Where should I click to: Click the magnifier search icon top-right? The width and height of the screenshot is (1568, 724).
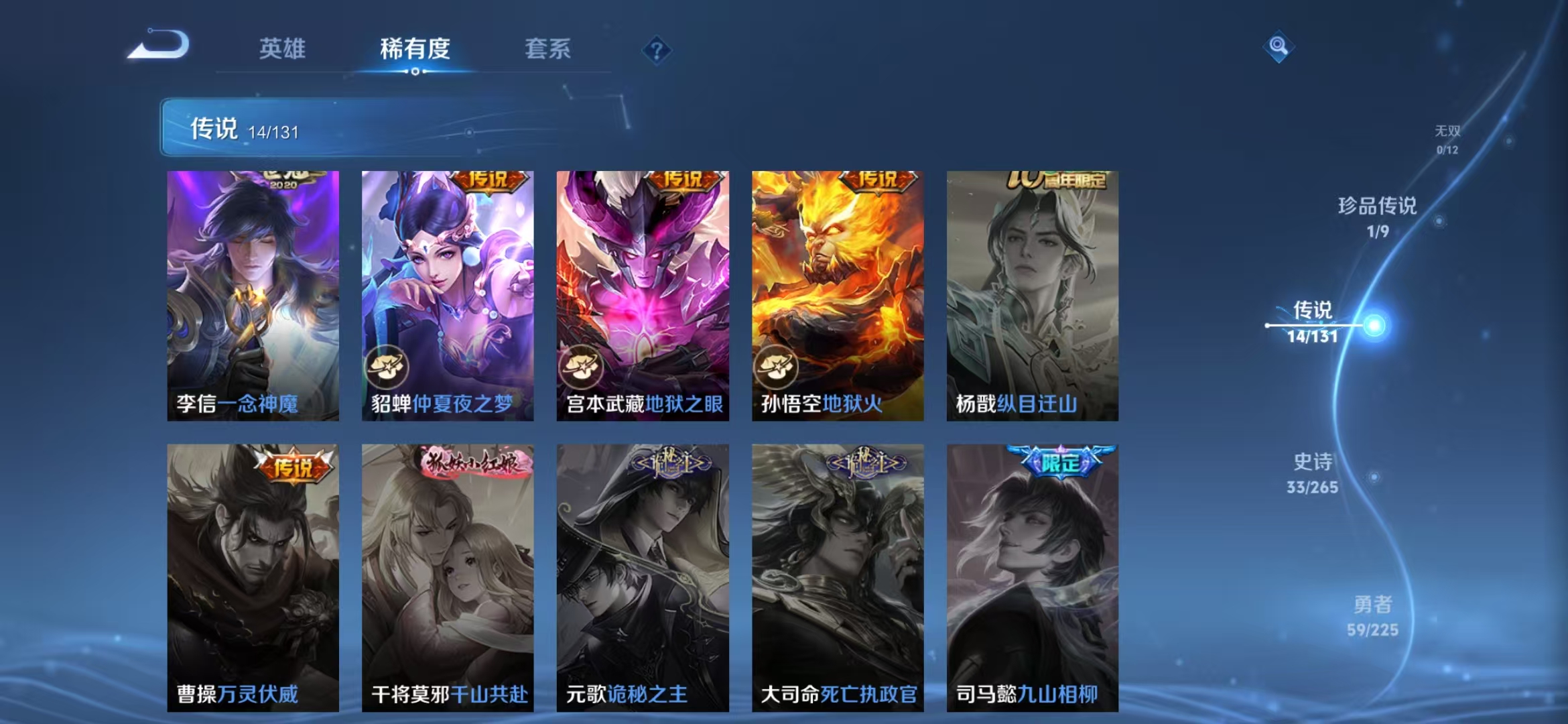1277,47
